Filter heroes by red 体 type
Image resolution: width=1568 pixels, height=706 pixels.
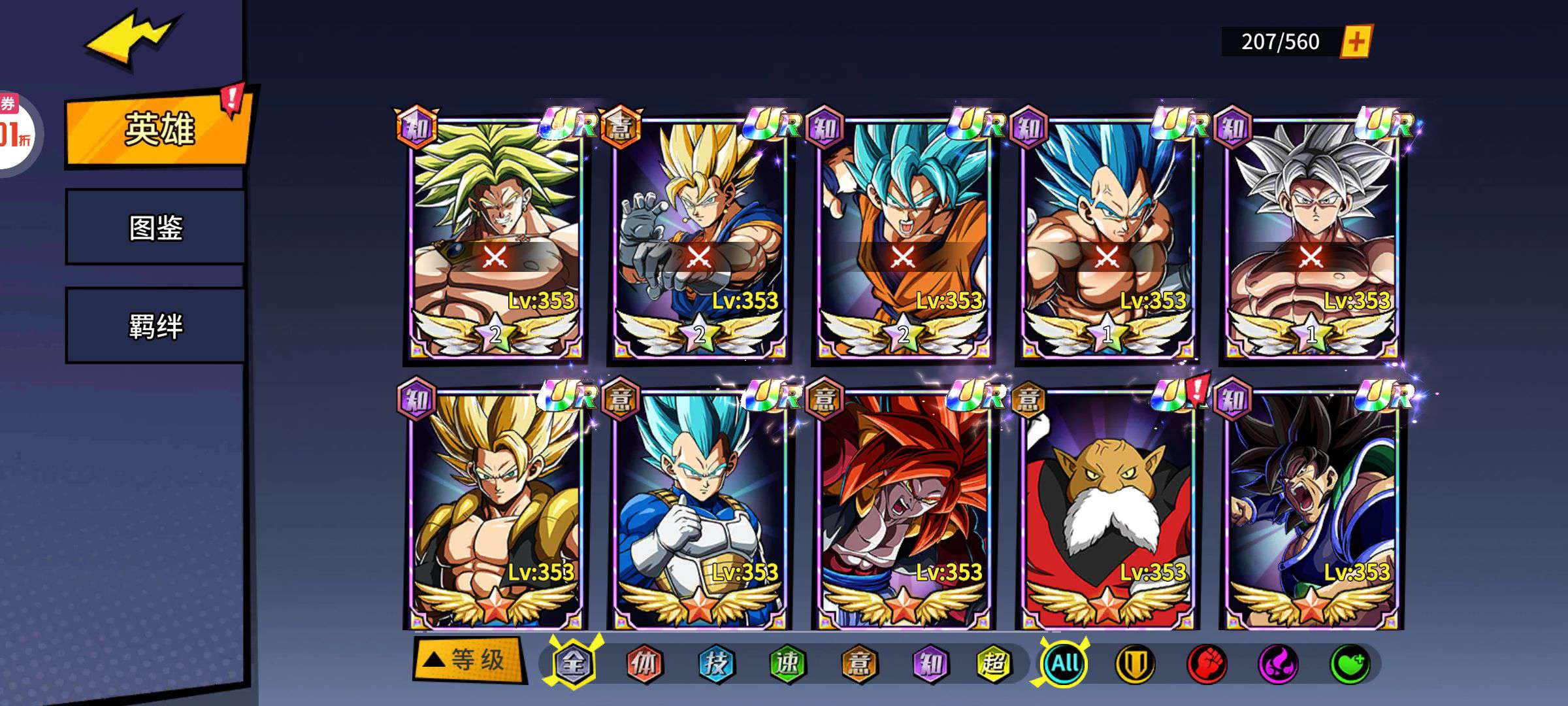644,664
